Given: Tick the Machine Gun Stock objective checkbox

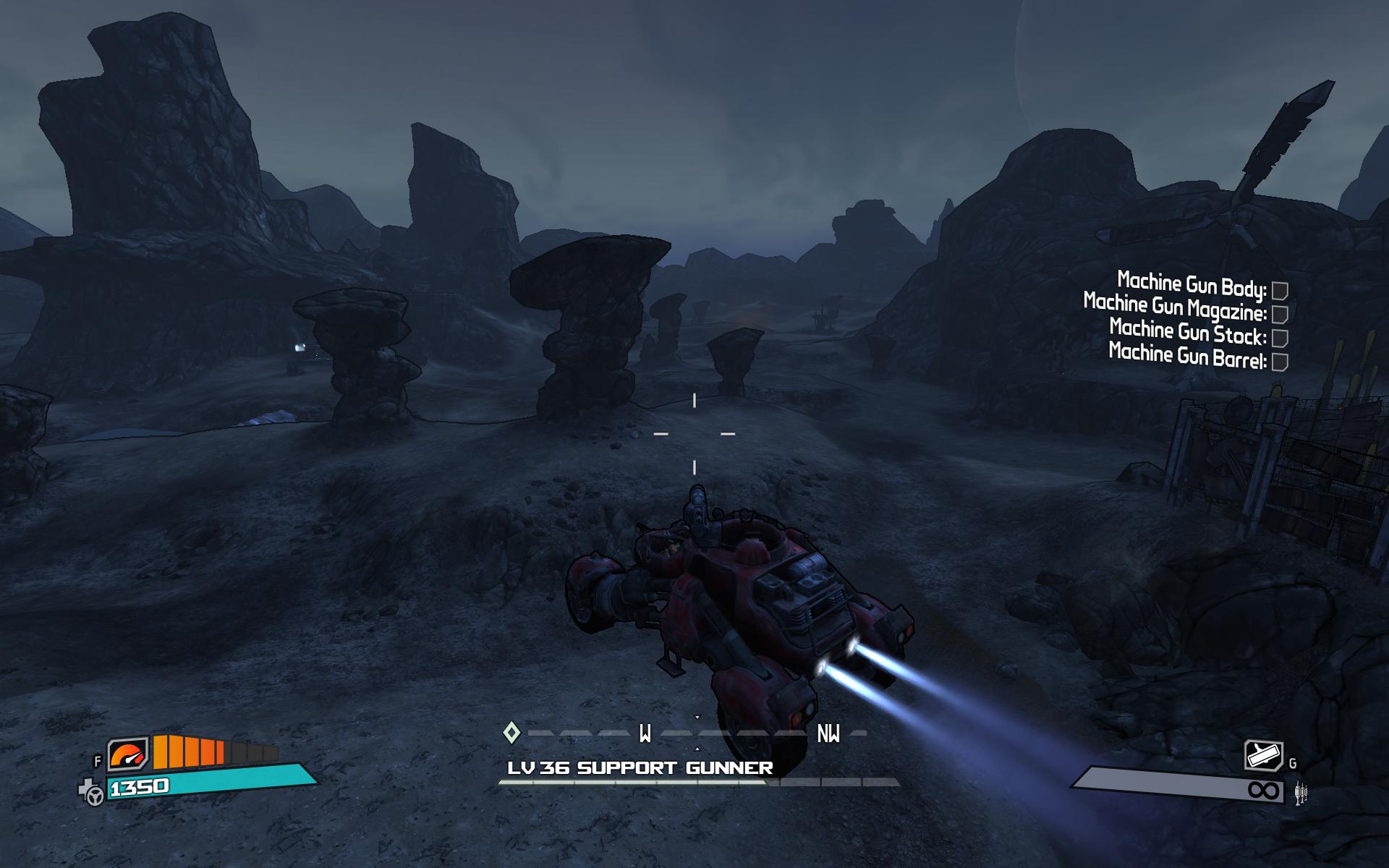Looking at the screenshot, I should click(x=1280, y=338).
